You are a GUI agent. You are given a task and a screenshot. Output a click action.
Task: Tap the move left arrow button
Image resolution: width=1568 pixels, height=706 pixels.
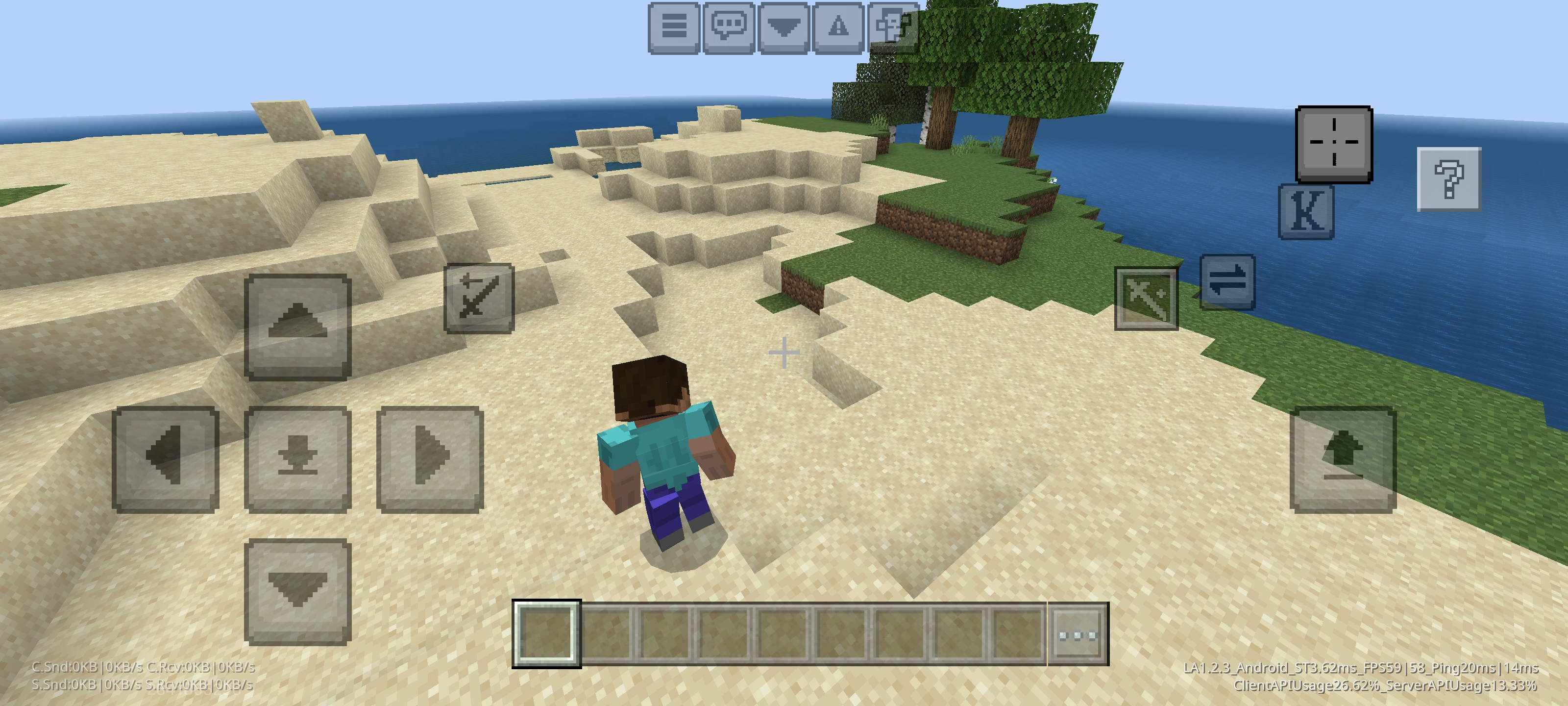166,459
